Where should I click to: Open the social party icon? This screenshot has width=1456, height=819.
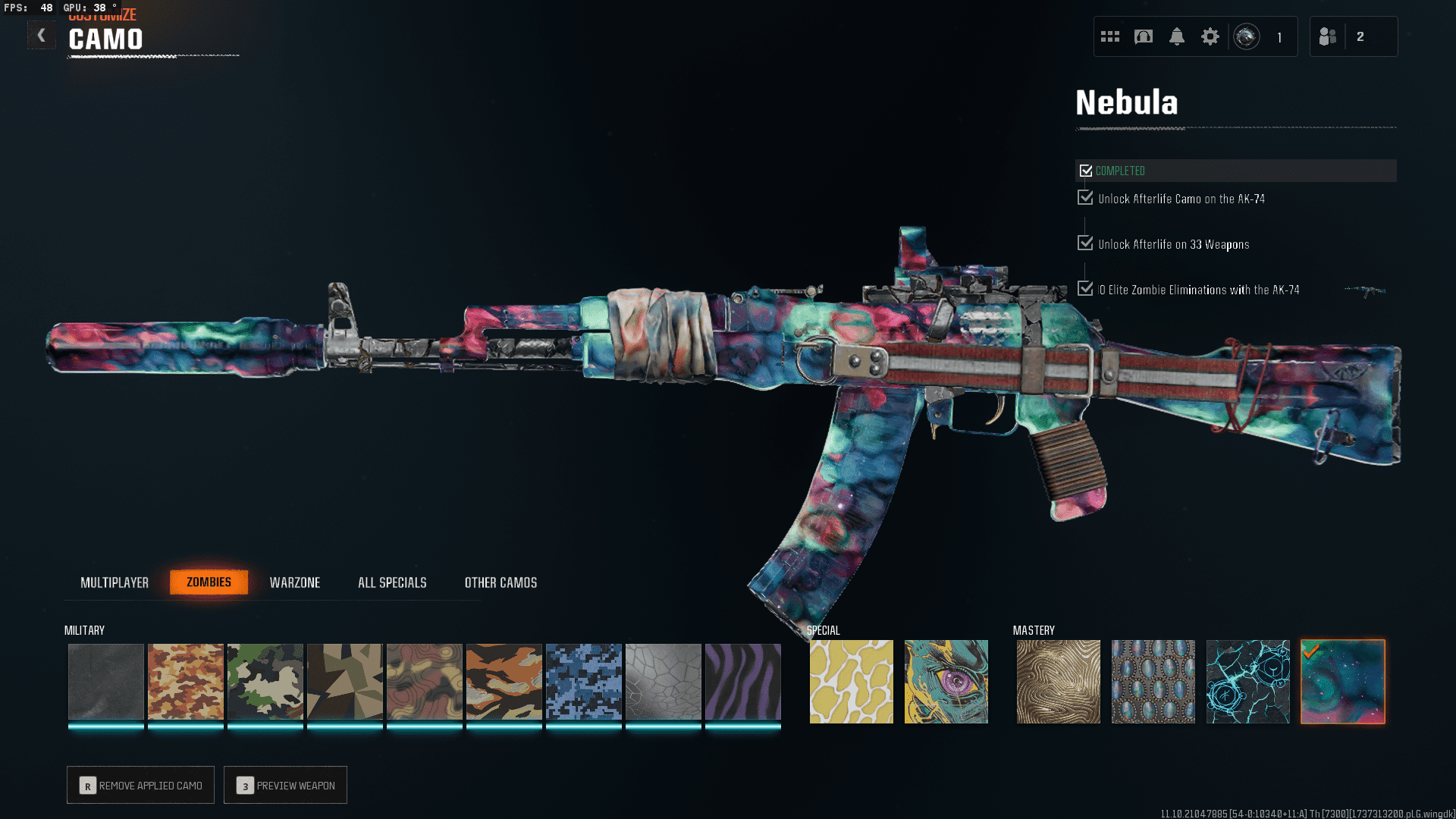[1328, 36]
